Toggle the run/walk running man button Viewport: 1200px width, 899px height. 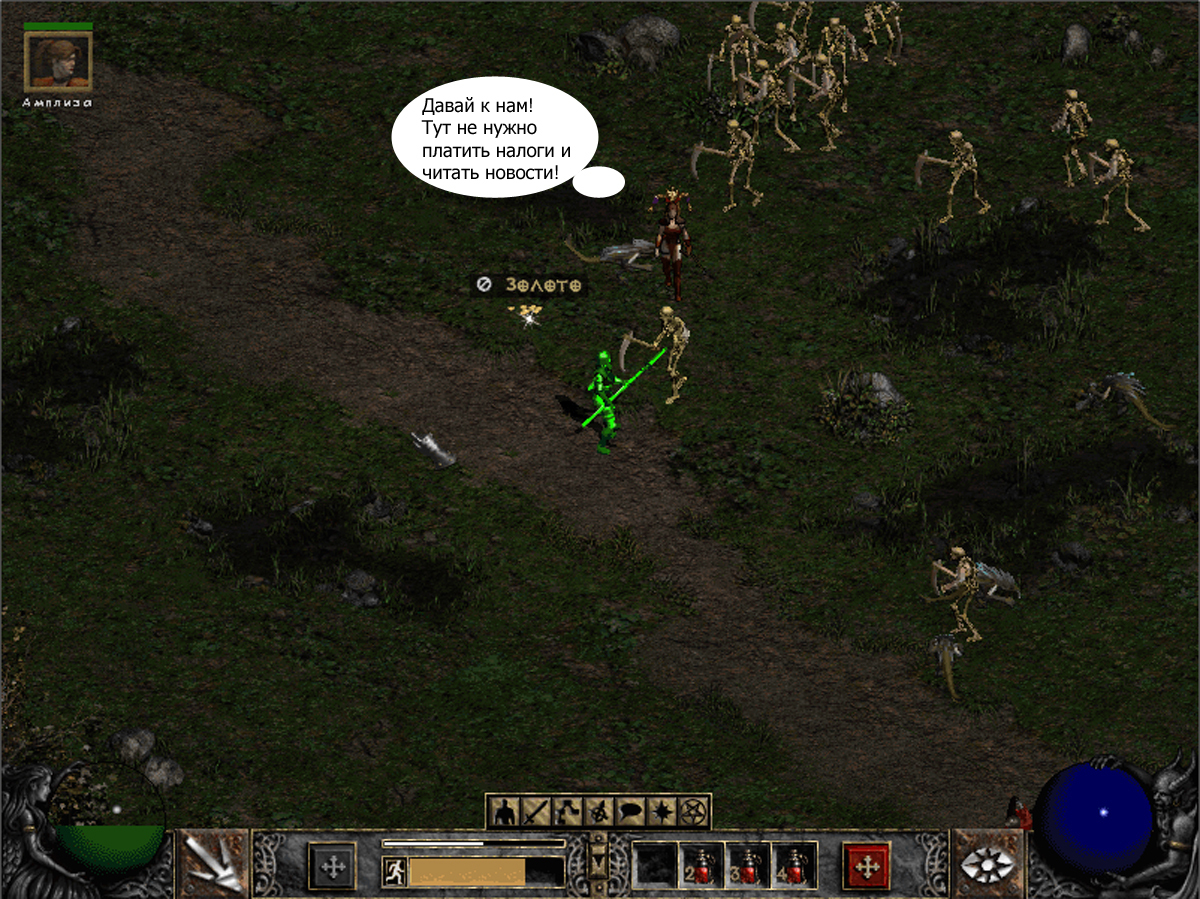tap(394, 872)
